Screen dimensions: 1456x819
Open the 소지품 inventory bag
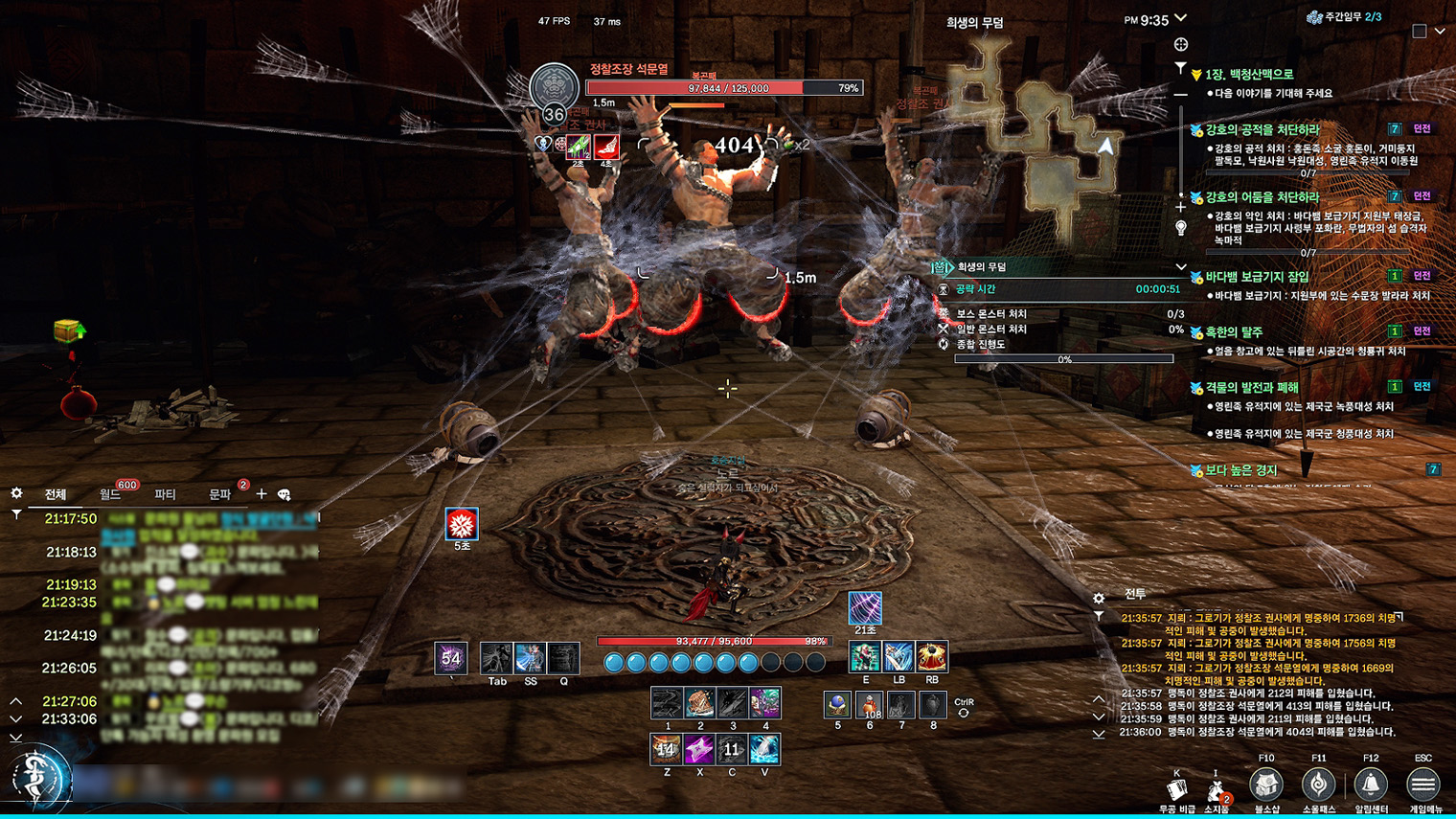(x=1216, y=790)
